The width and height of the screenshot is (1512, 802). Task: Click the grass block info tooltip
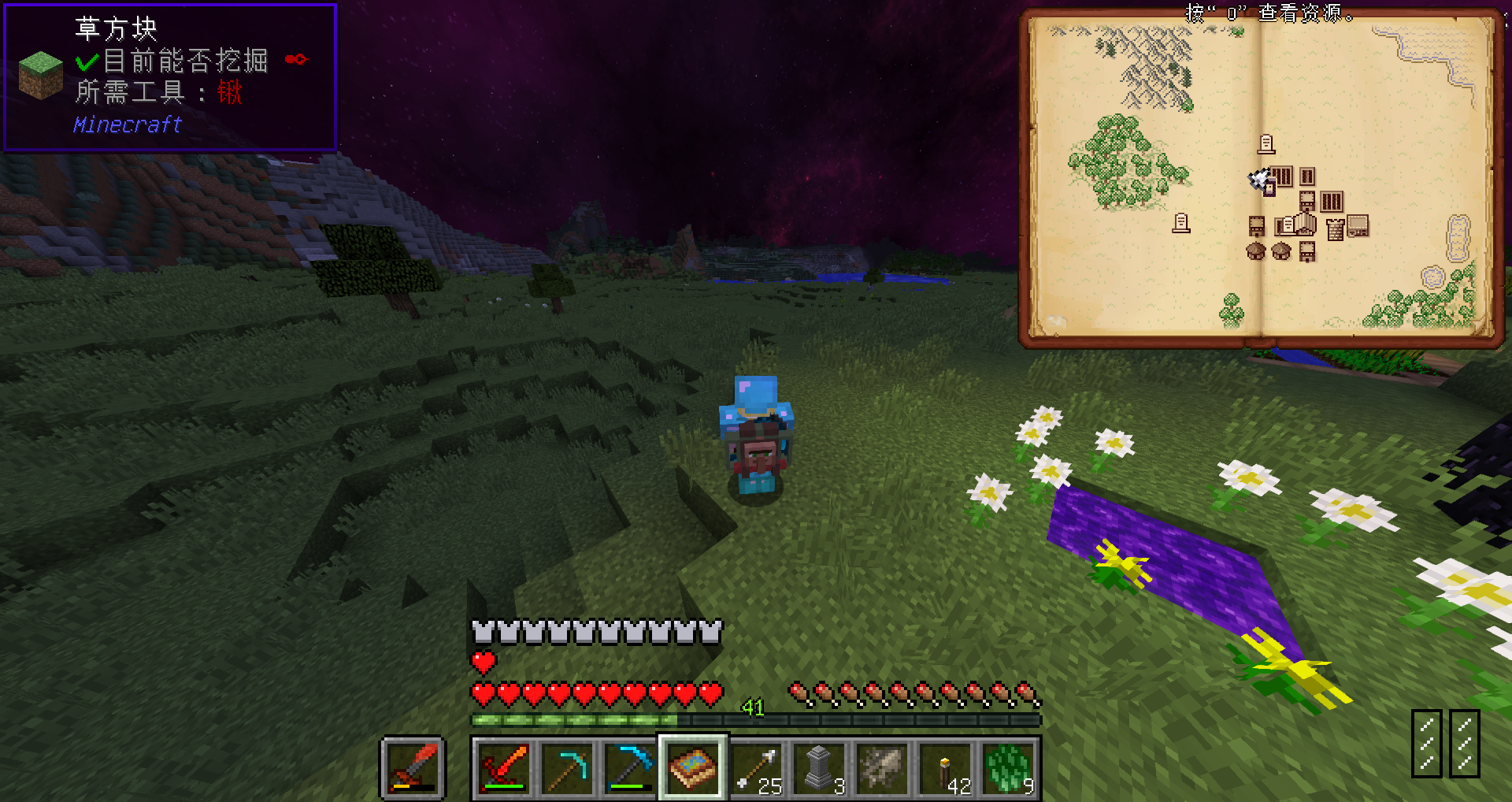170,77
